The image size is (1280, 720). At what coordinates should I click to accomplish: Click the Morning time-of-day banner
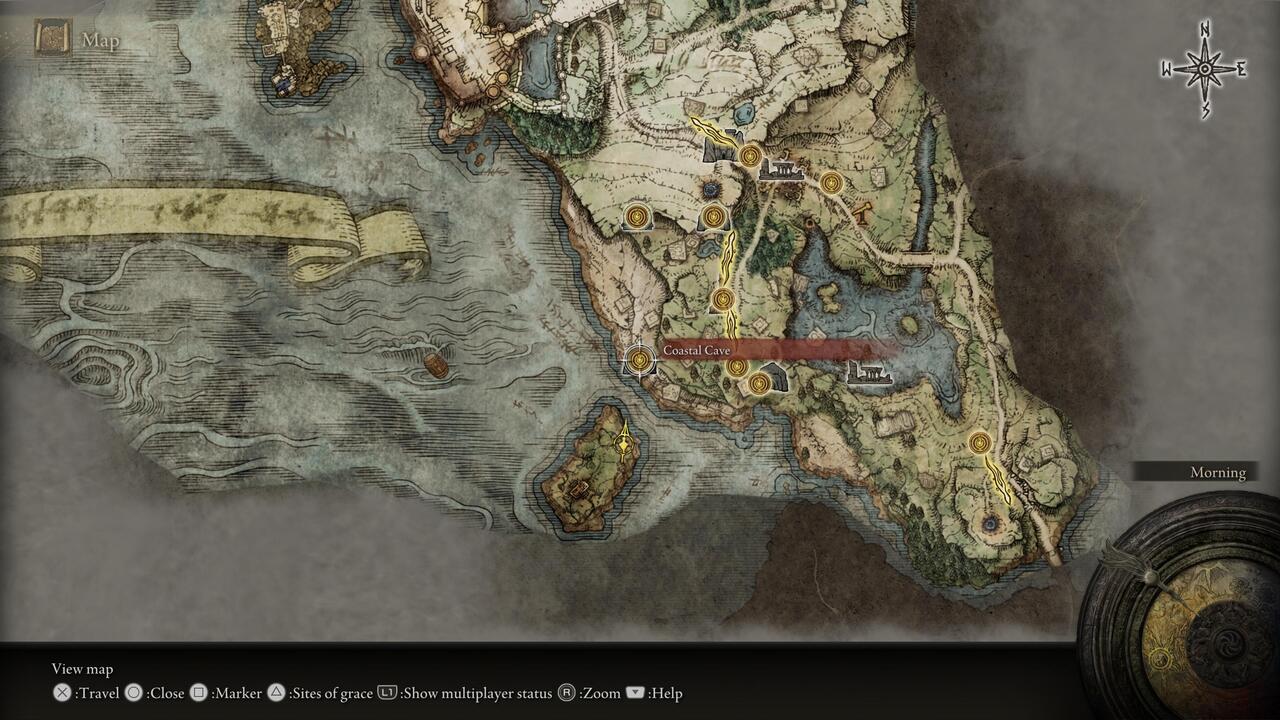click(x=1217, y=472)
